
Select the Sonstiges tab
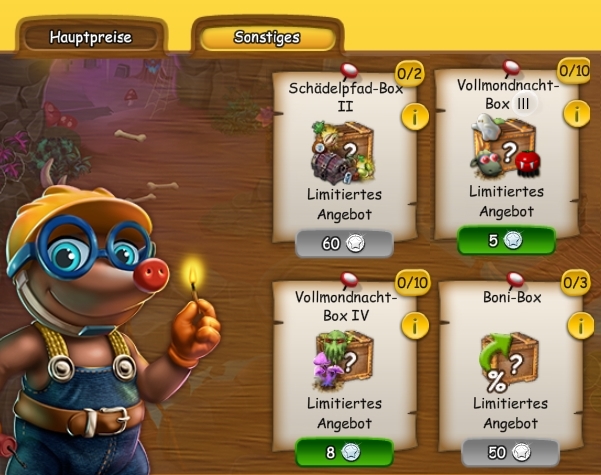[267, 38]
